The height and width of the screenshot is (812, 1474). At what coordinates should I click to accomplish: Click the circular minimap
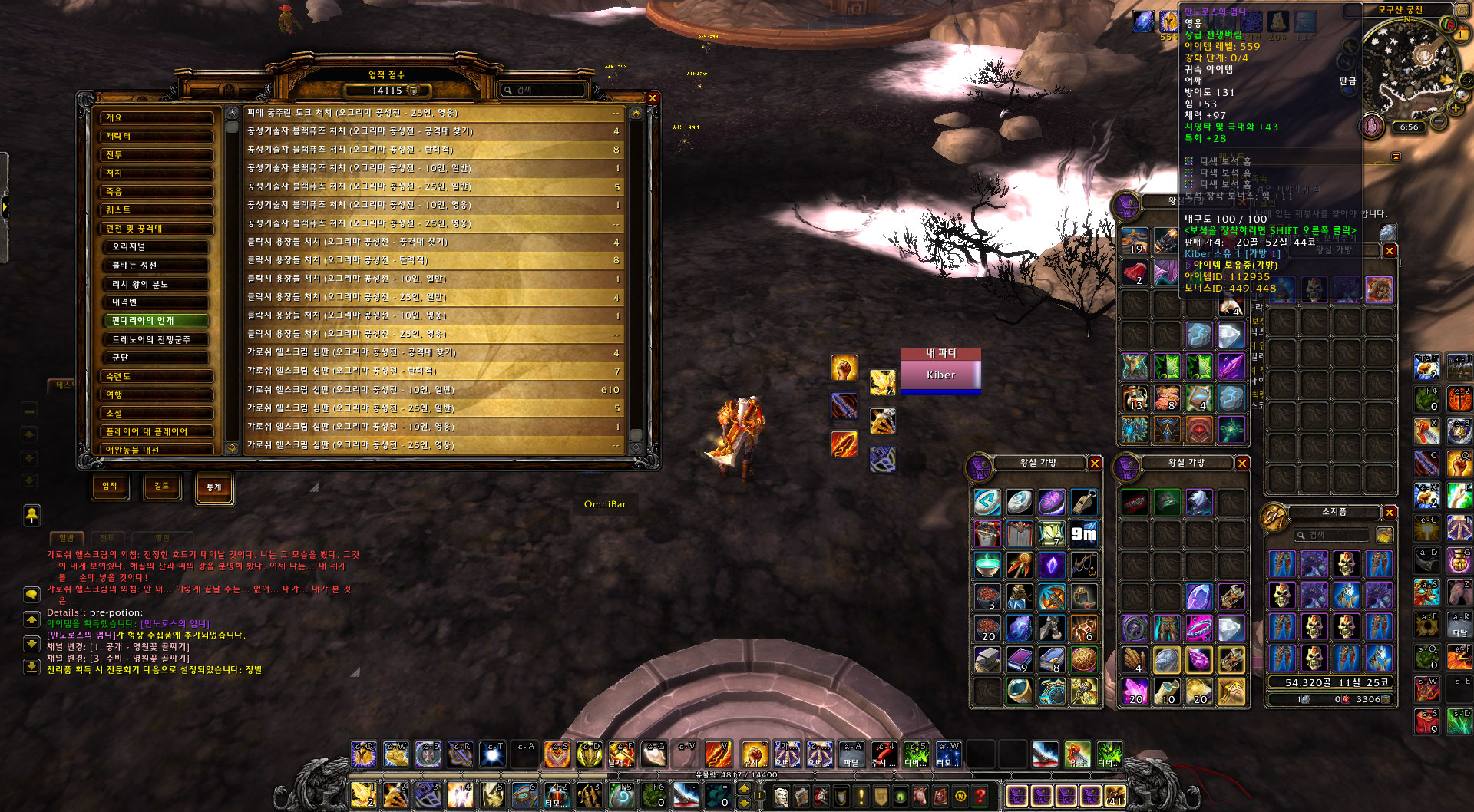(1410, 69)
